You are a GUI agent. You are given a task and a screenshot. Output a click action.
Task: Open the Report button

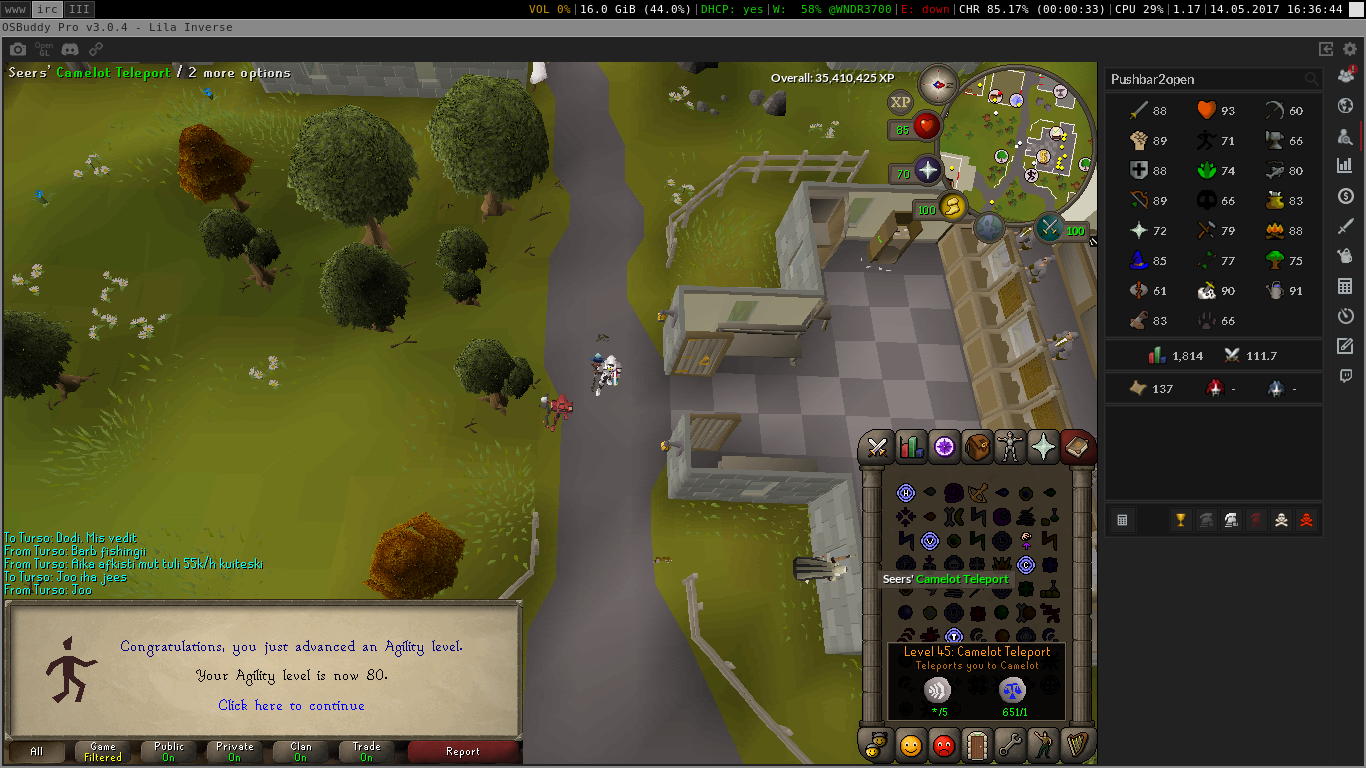pyautogui.click(x=463, y=751)
